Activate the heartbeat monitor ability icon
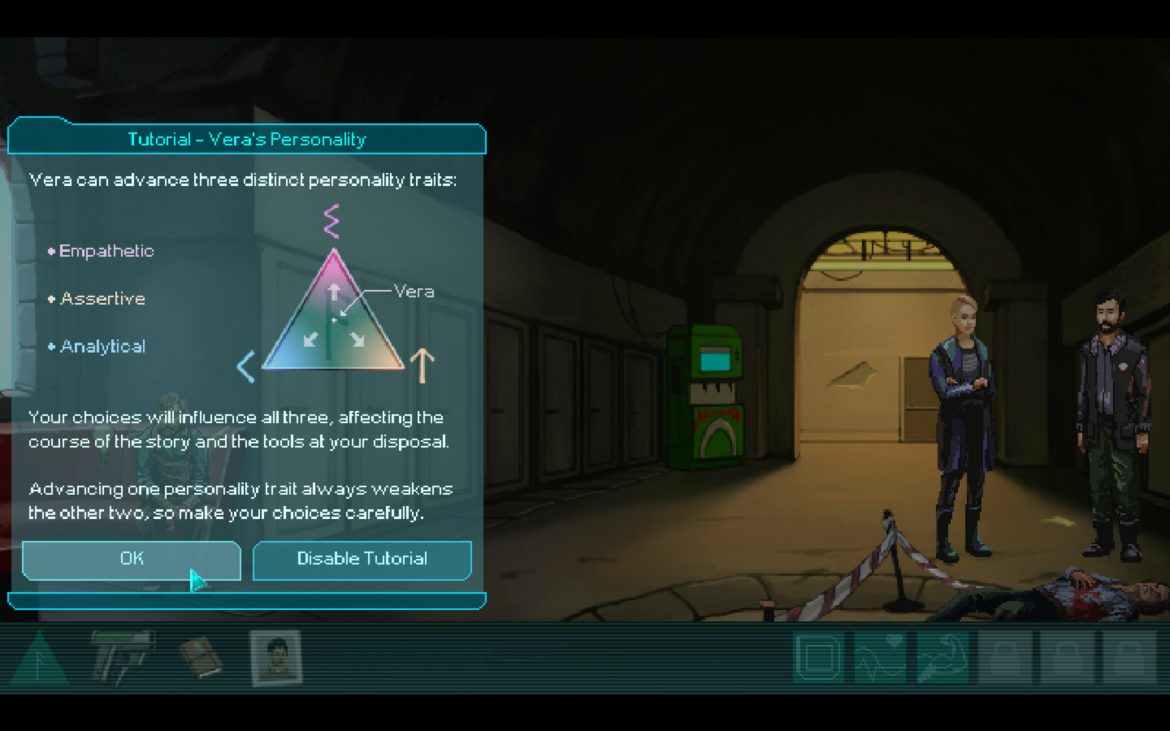The width and height of the screenshot is (1170, 731). (x=880, y=658)
